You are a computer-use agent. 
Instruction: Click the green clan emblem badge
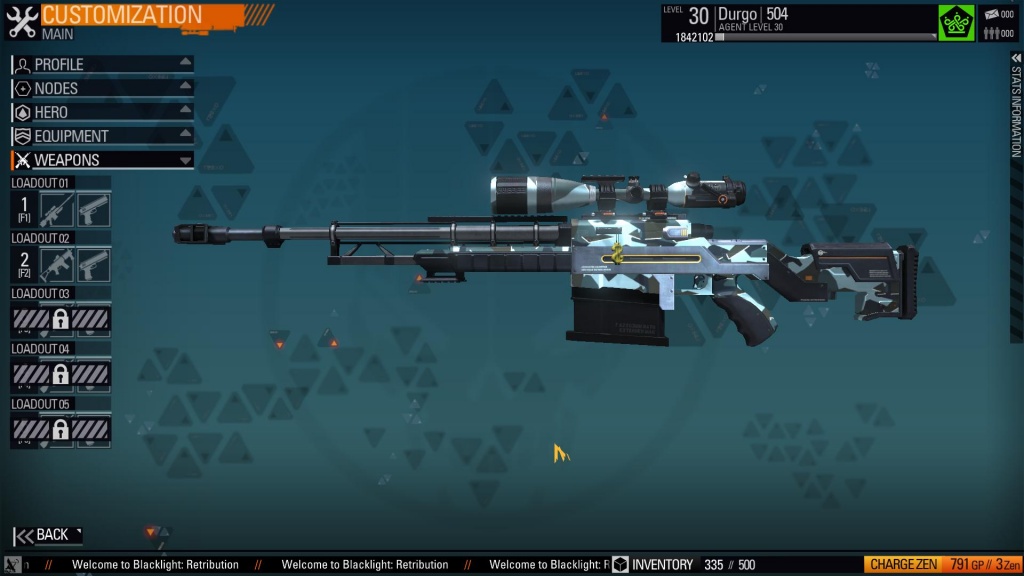click(x=956, y=22)
